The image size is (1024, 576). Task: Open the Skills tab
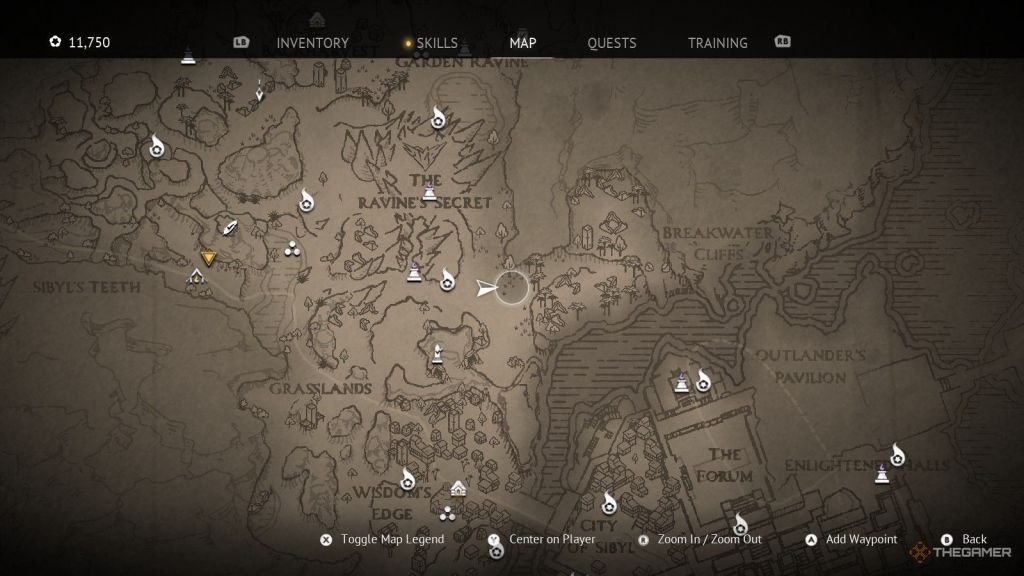click(x=437, y=43)
